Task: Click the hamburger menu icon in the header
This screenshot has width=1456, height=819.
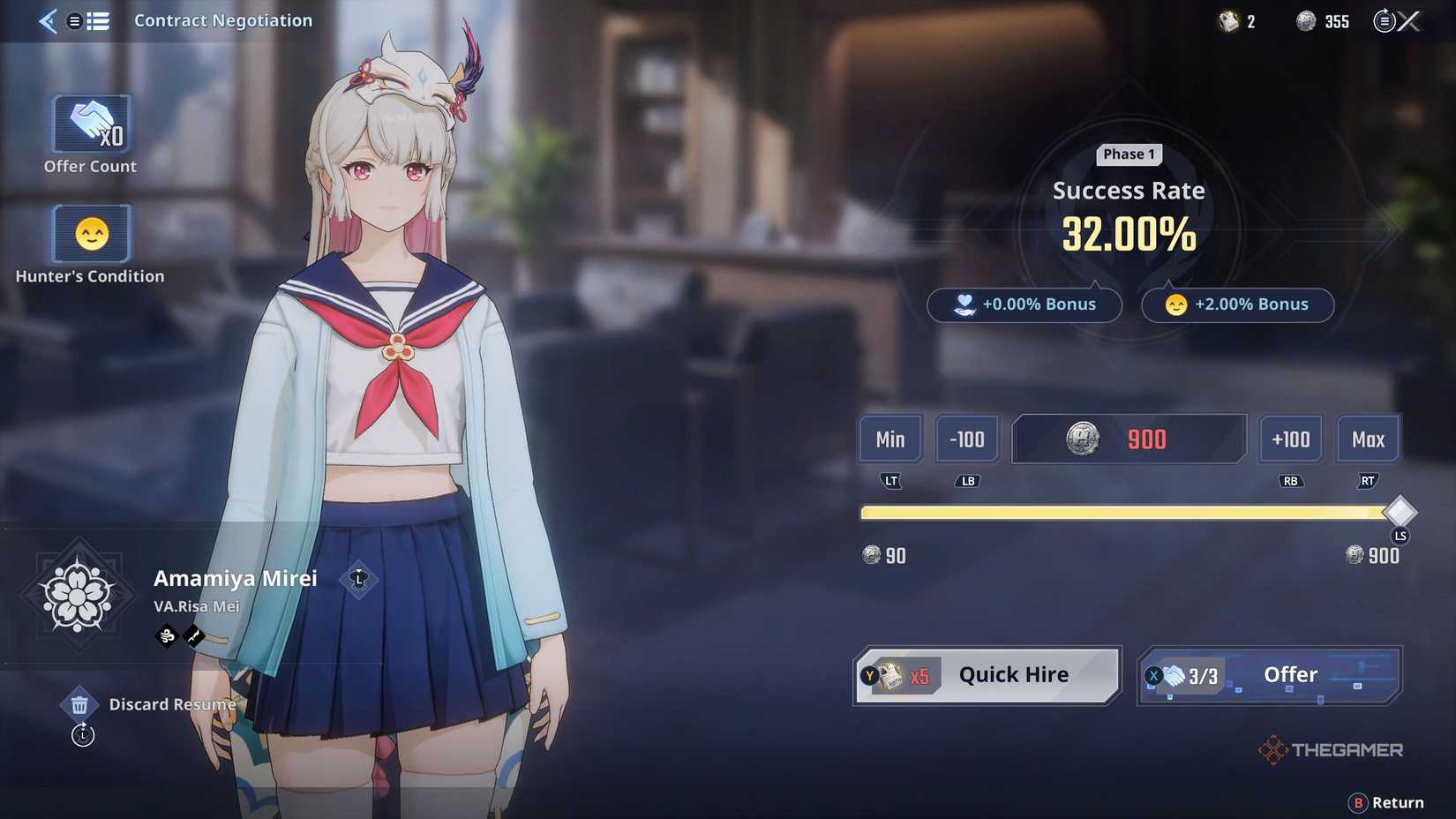Action: [76, 20]
